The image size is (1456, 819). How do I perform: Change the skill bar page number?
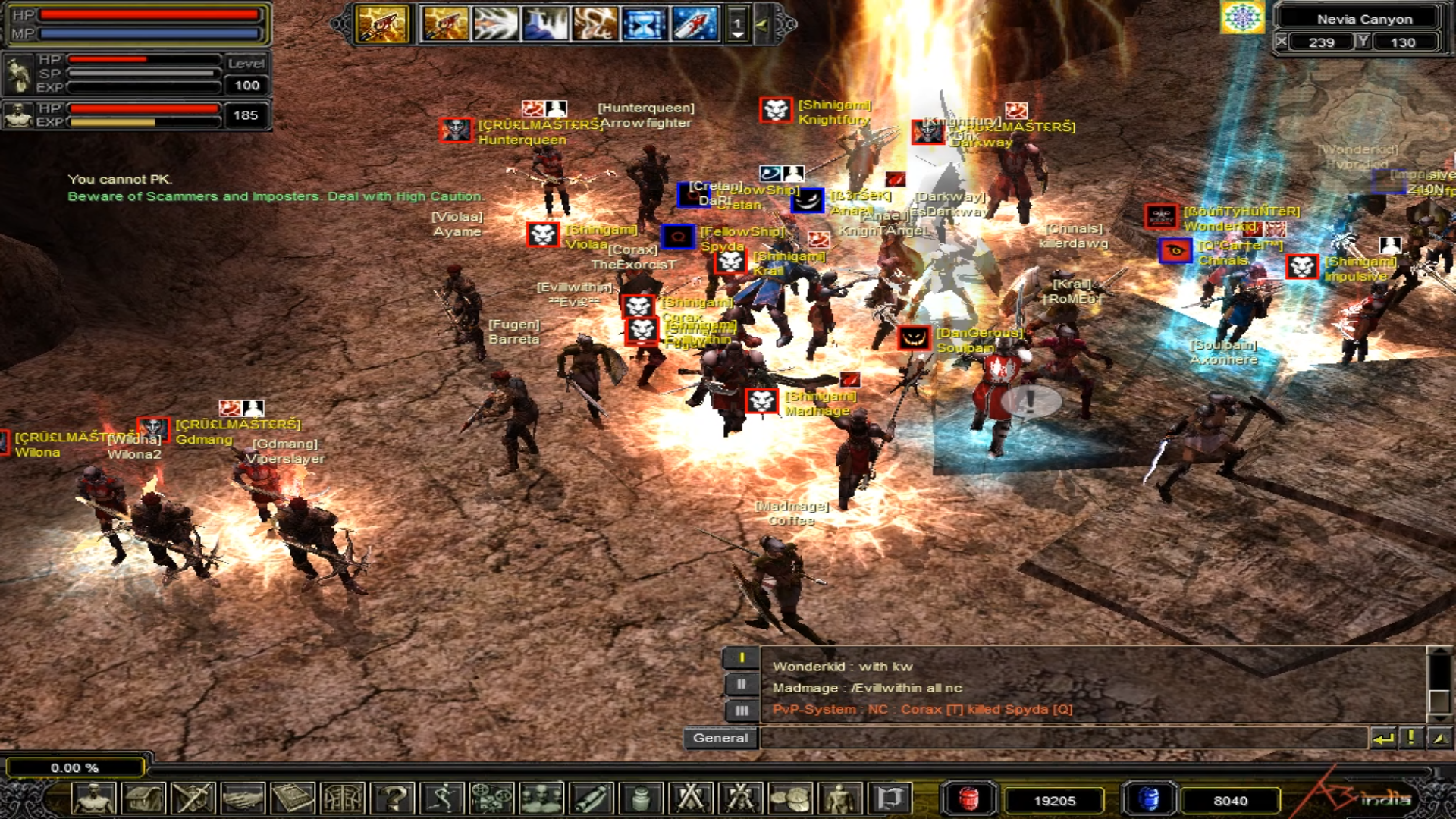737,25
